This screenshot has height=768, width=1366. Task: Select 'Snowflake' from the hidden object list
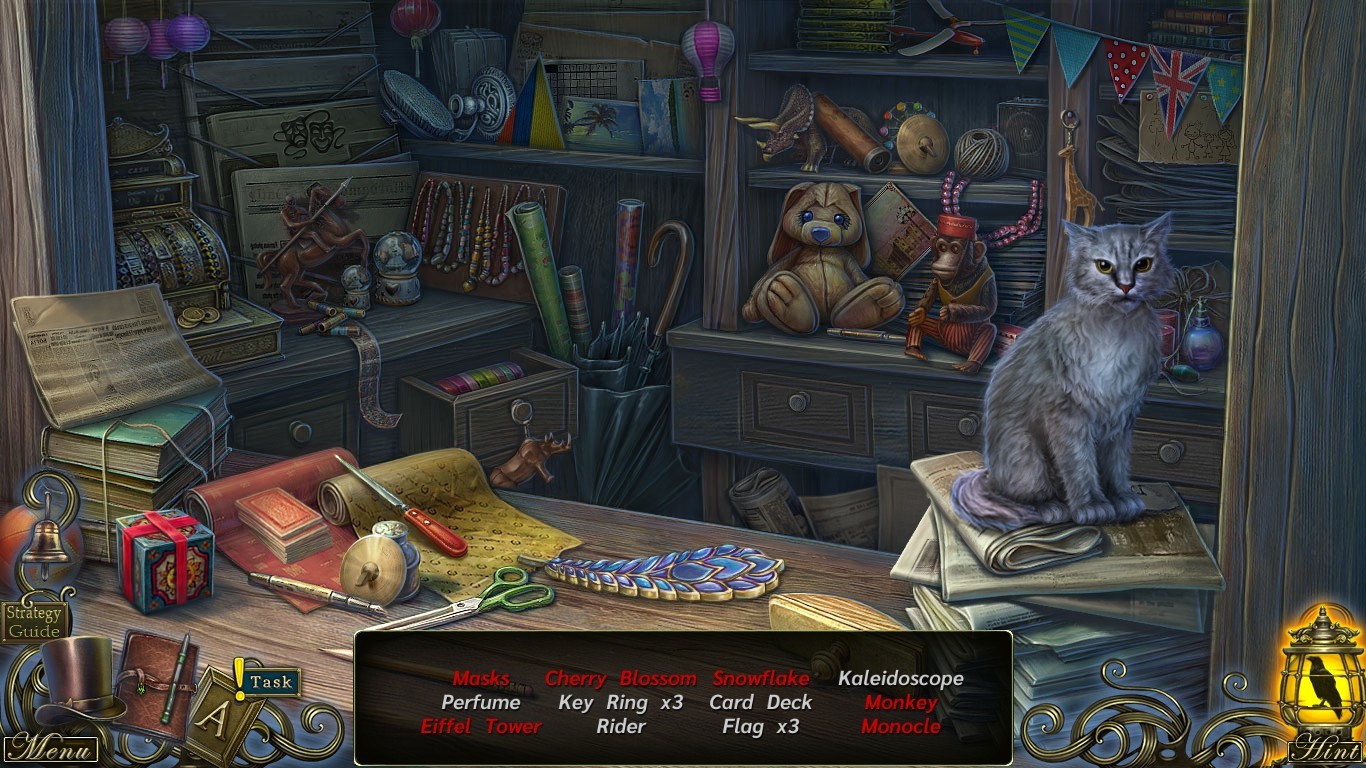[763, 678]
